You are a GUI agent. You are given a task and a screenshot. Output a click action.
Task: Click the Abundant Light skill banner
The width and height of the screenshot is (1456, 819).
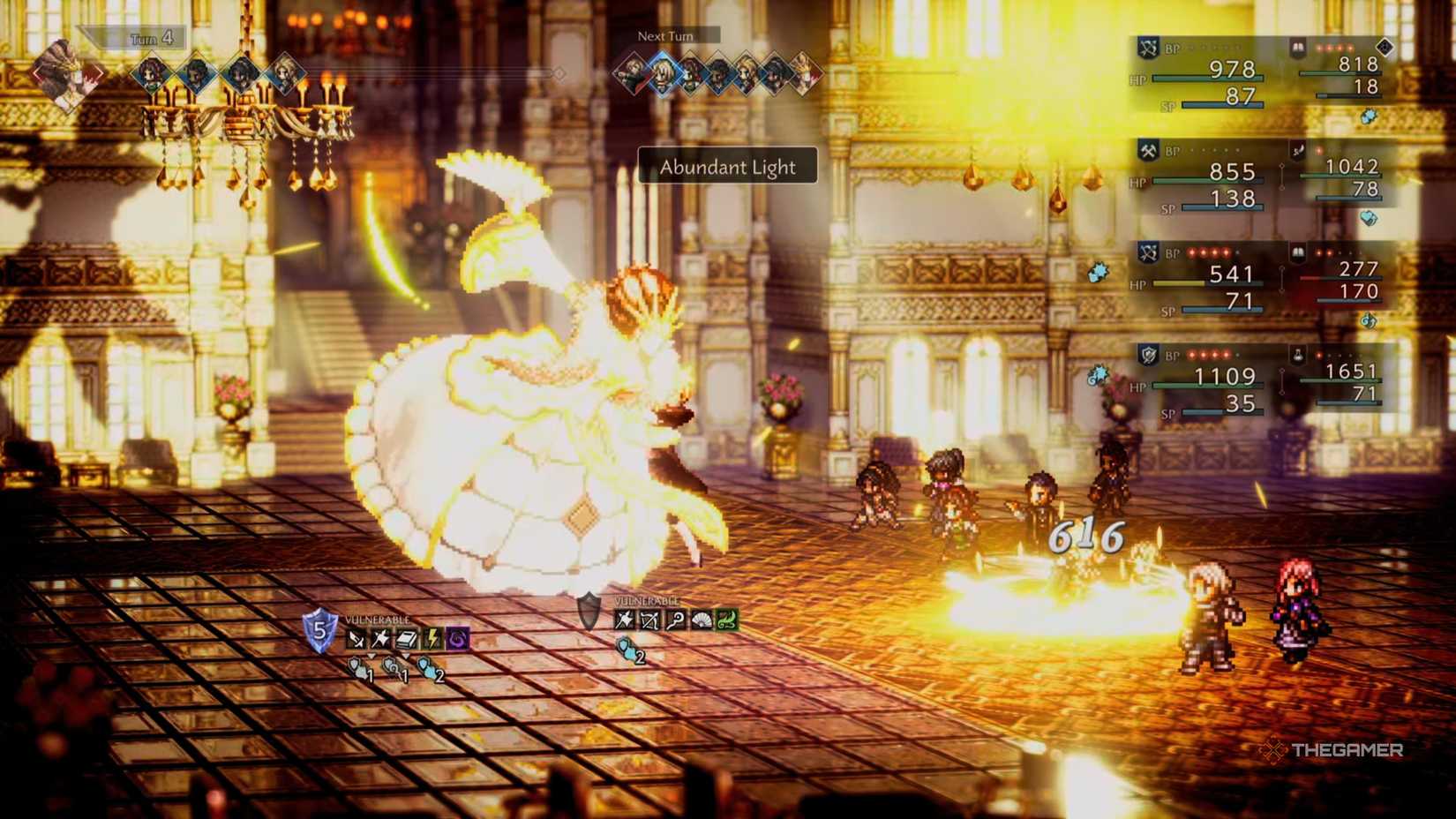click(727, 168)
